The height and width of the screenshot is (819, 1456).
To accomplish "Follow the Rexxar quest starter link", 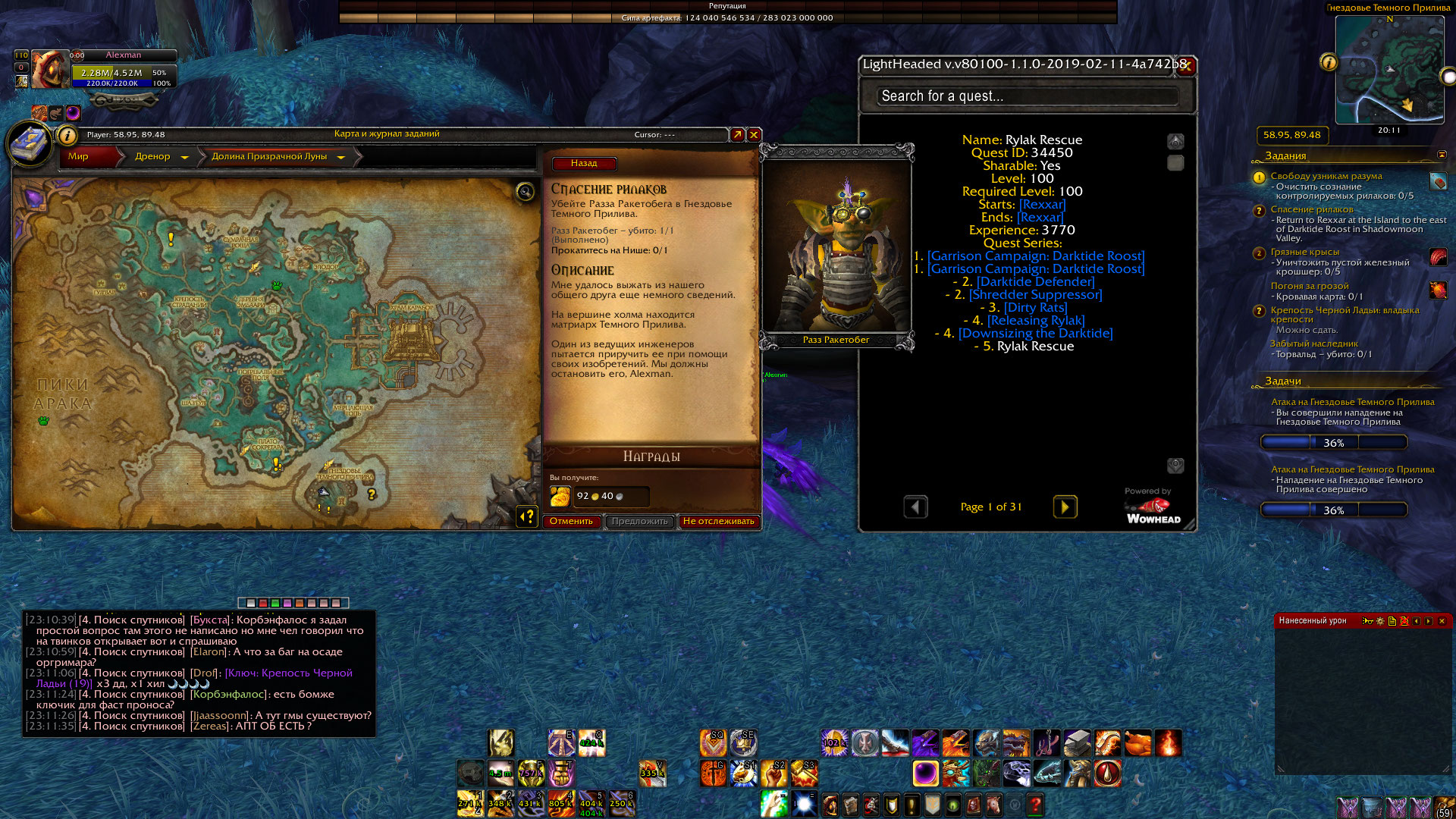I will [x=1042, y=205].
